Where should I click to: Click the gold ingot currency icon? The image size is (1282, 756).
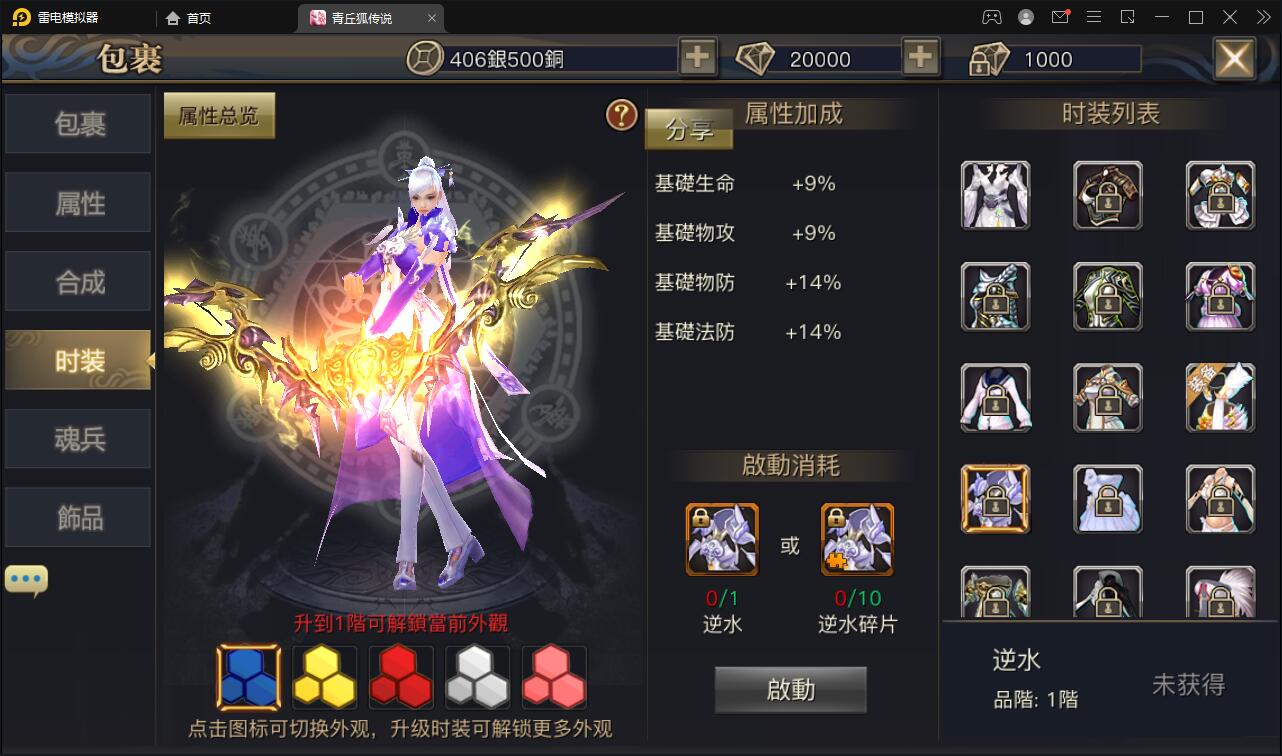[x=988, y=58]
